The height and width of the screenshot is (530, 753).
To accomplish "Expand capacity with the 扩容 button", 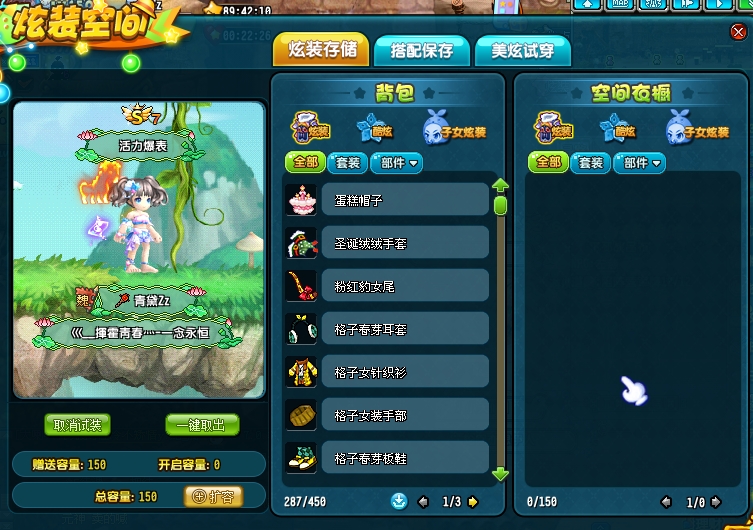I will [x=213, y=496].
